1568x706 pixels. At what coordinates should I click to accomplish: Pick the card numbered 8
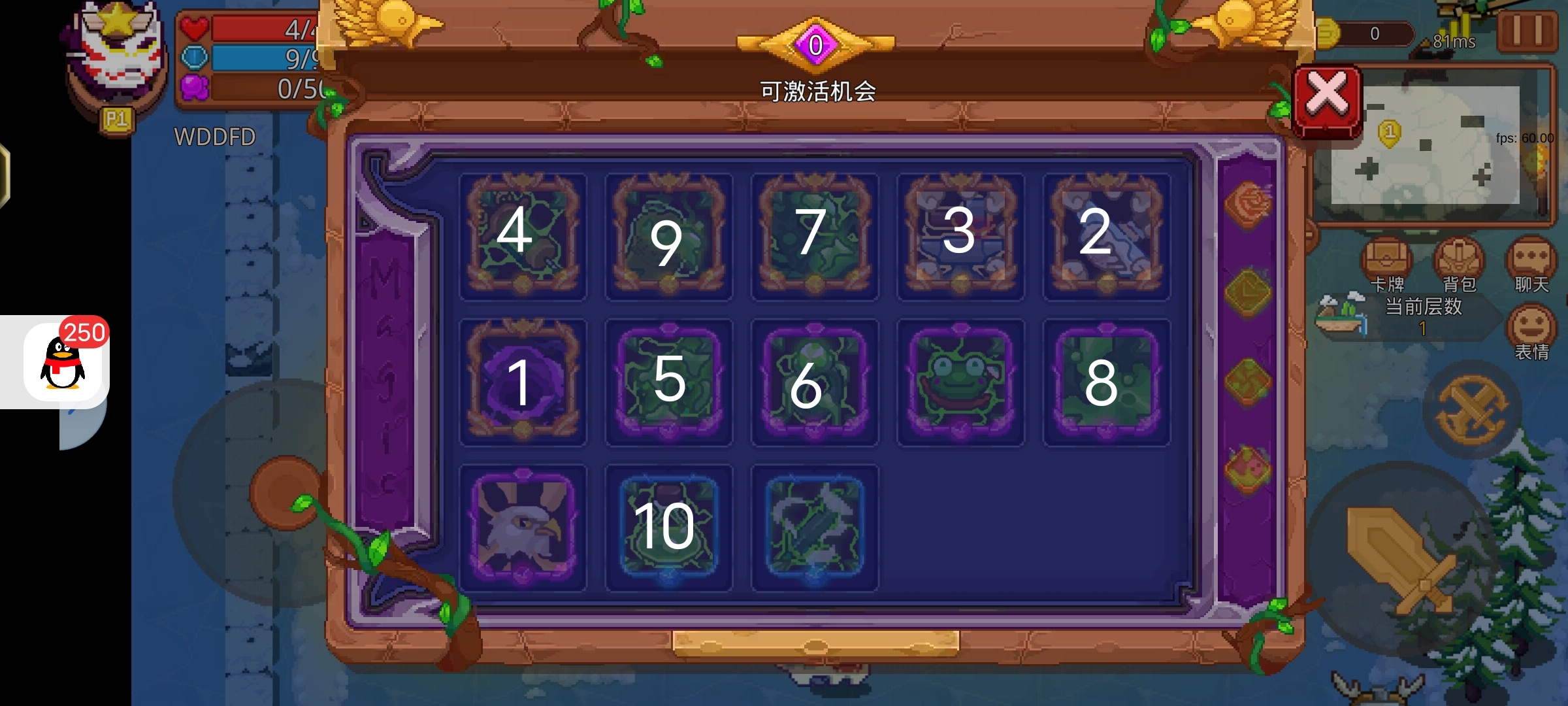(x=1106, y=381)
